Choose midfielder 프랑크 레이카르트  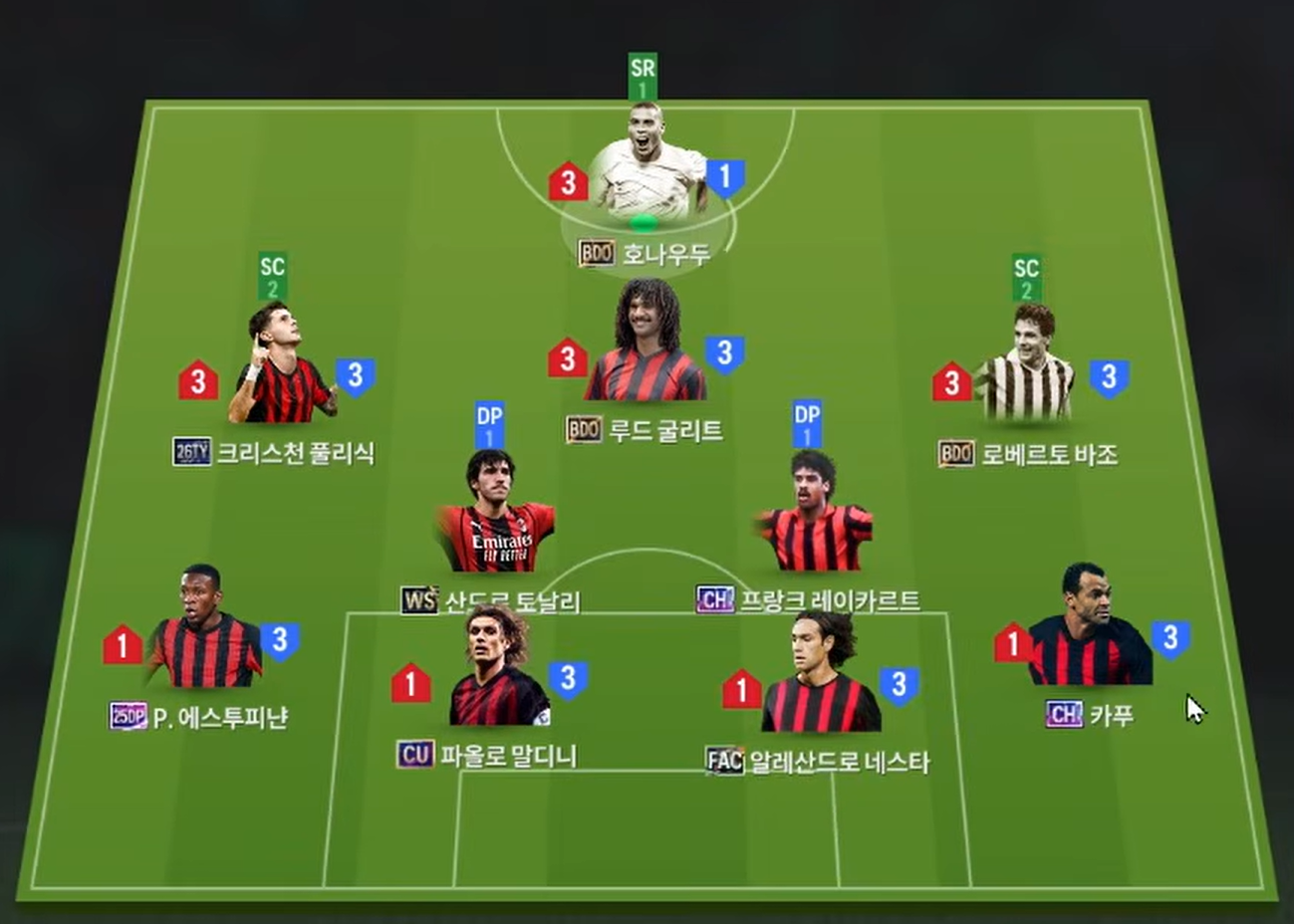[815, 520]
